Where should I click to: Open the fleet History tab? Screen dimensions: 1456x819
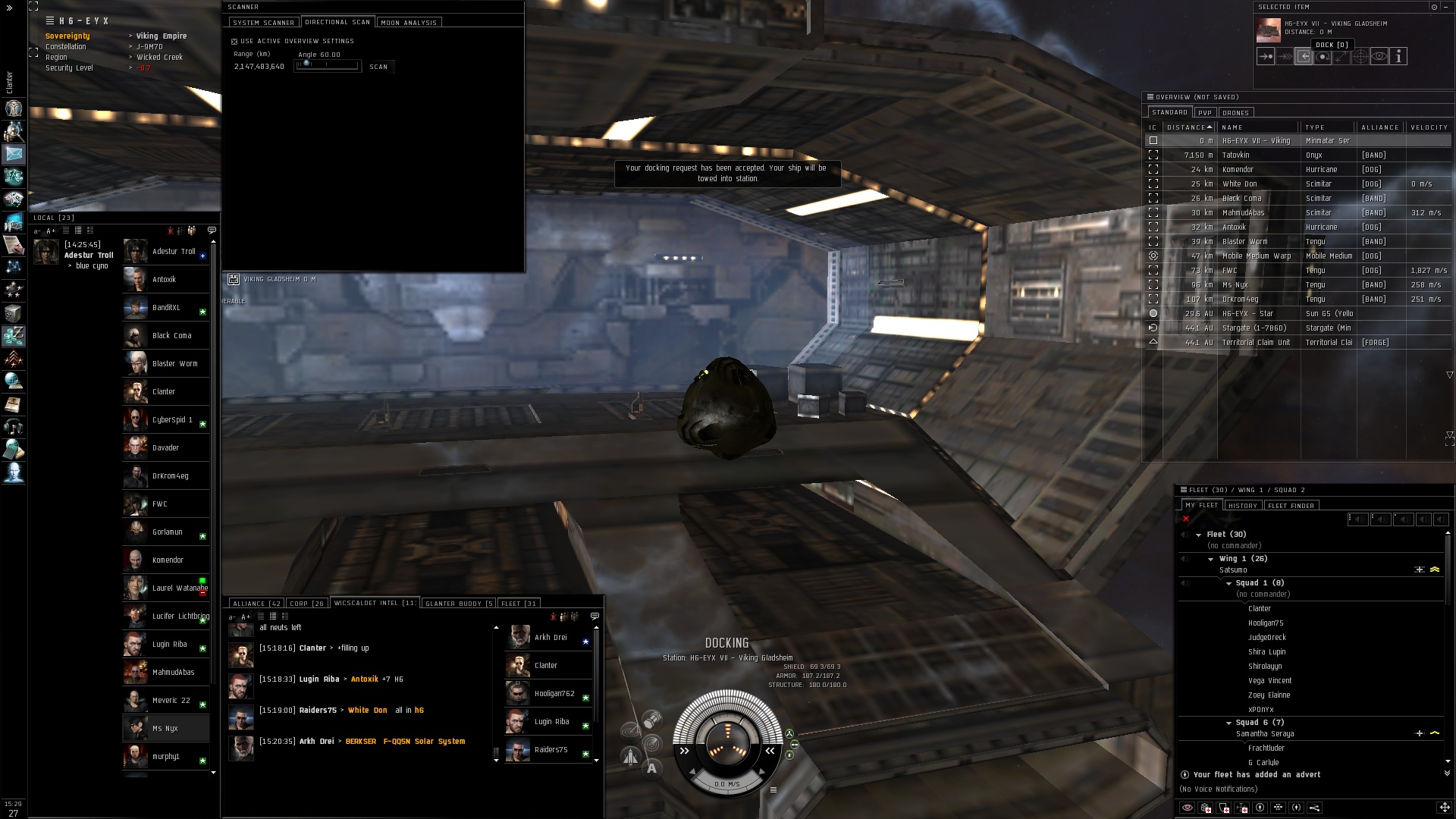pos(1242,506)
